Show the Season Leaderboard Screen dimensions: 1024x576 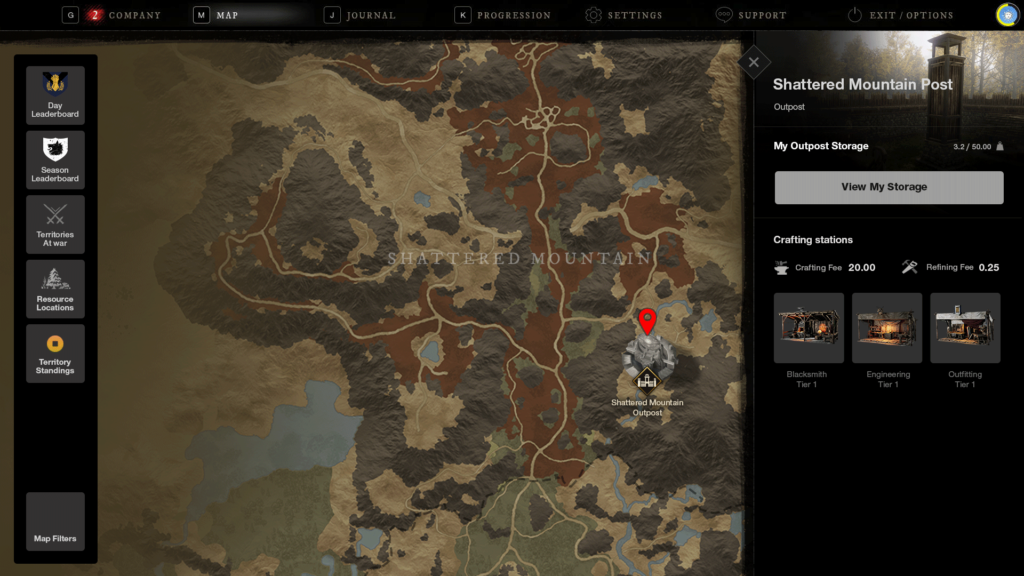[55, 160]
